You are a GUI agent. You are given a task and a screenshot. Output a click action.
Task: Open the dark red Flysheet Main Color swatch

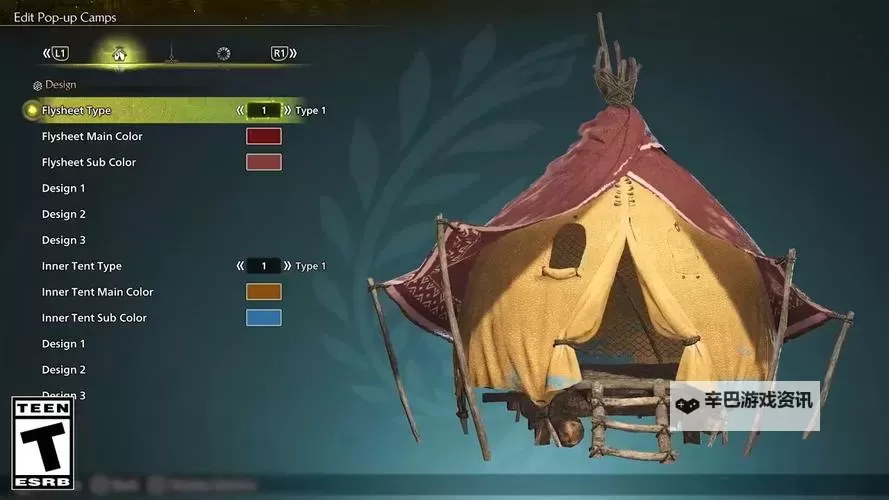tap(264, 136)
